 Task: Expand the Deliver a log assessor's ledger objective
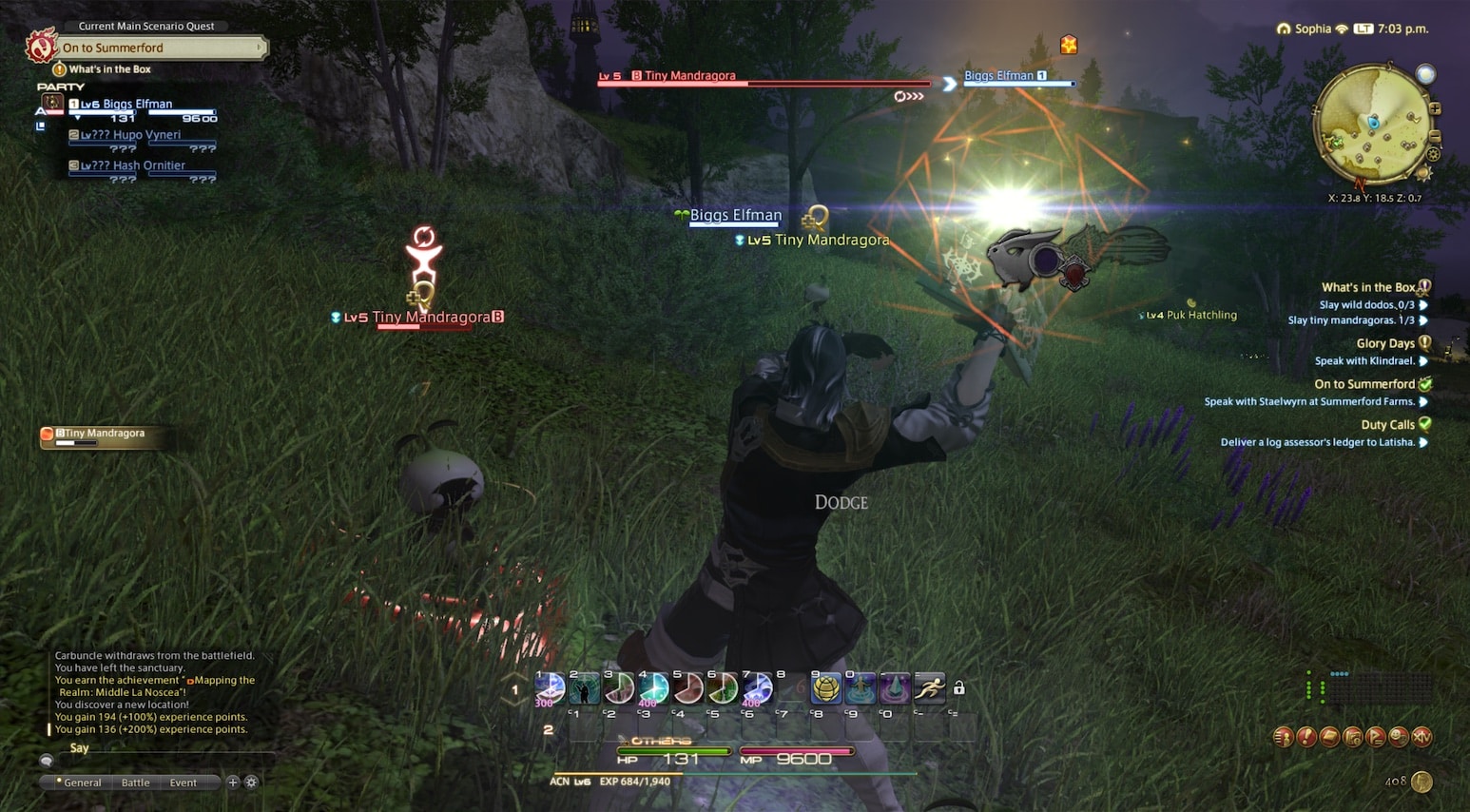[x=1425, y=441]
